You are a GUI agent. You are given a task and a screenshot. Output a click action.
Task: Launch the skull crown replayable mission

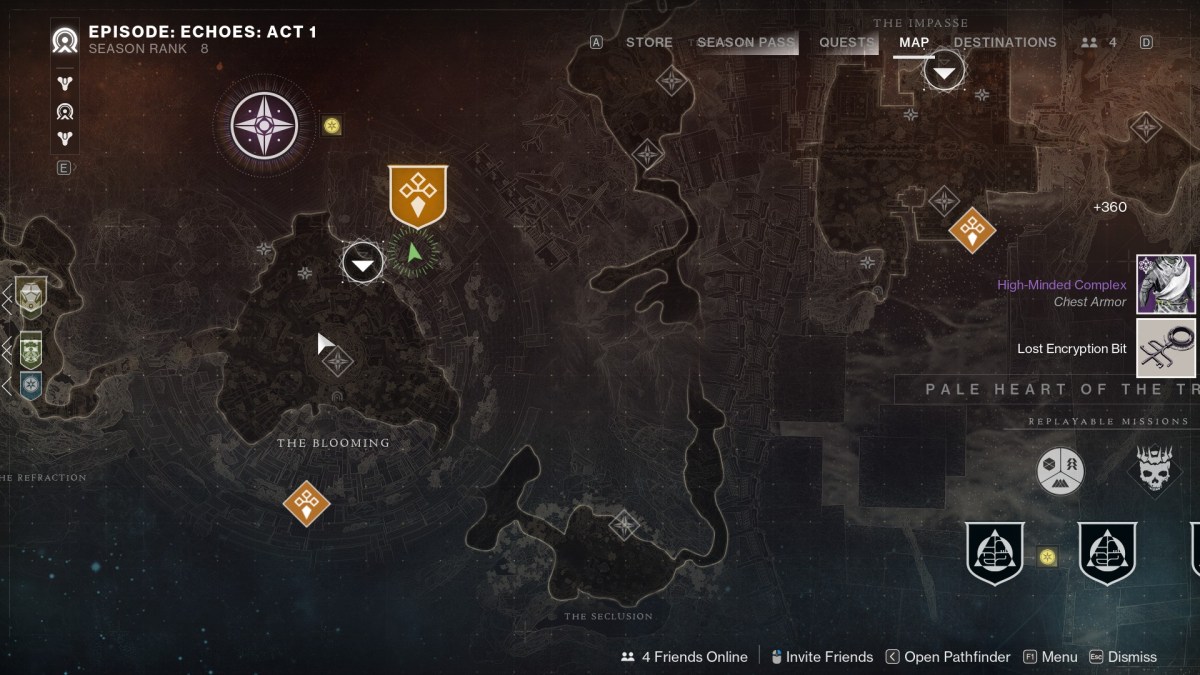point(1157,469)
